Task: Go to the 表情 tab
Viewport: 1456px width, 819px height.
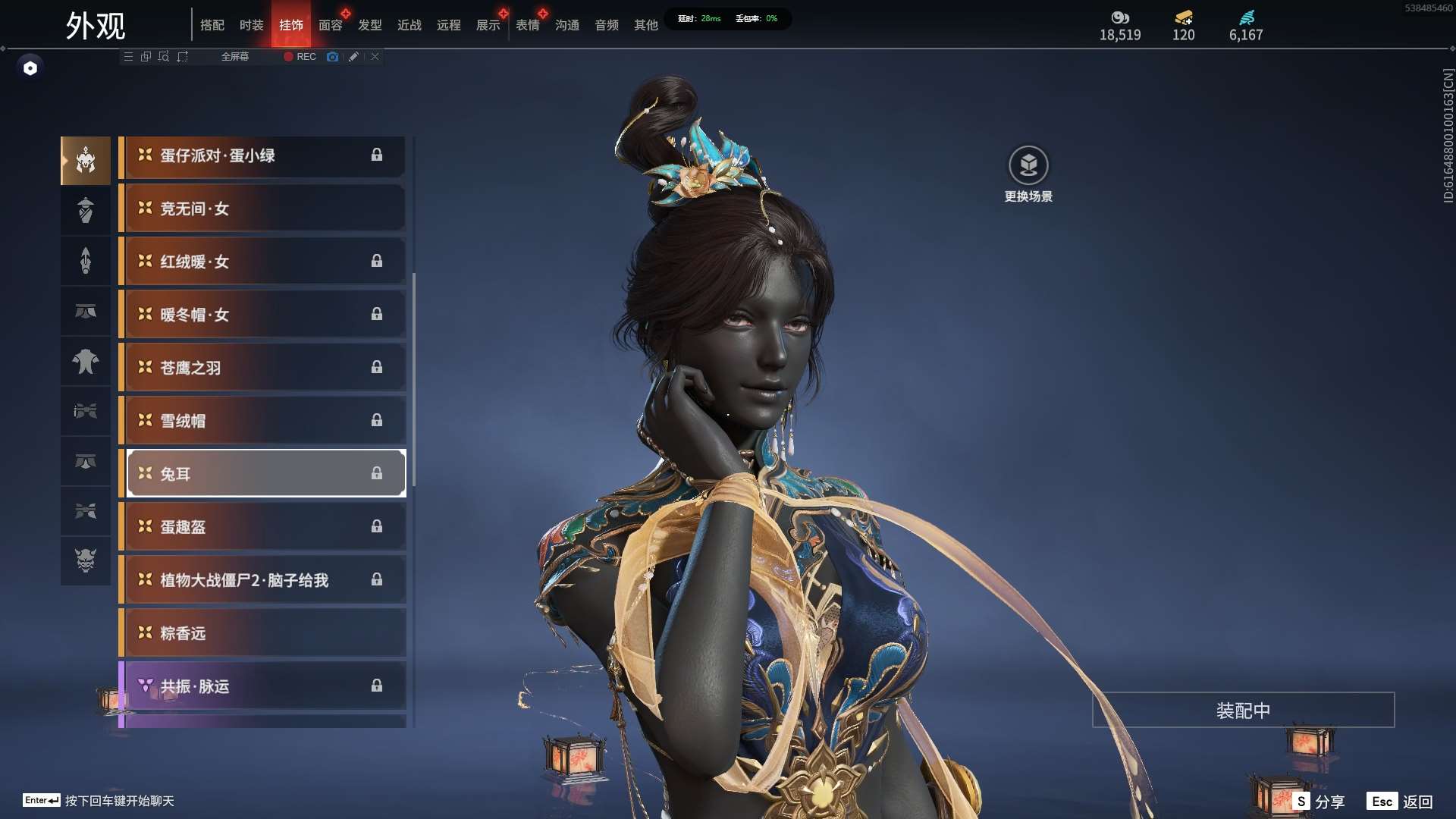Action: (x=527, y=25)
